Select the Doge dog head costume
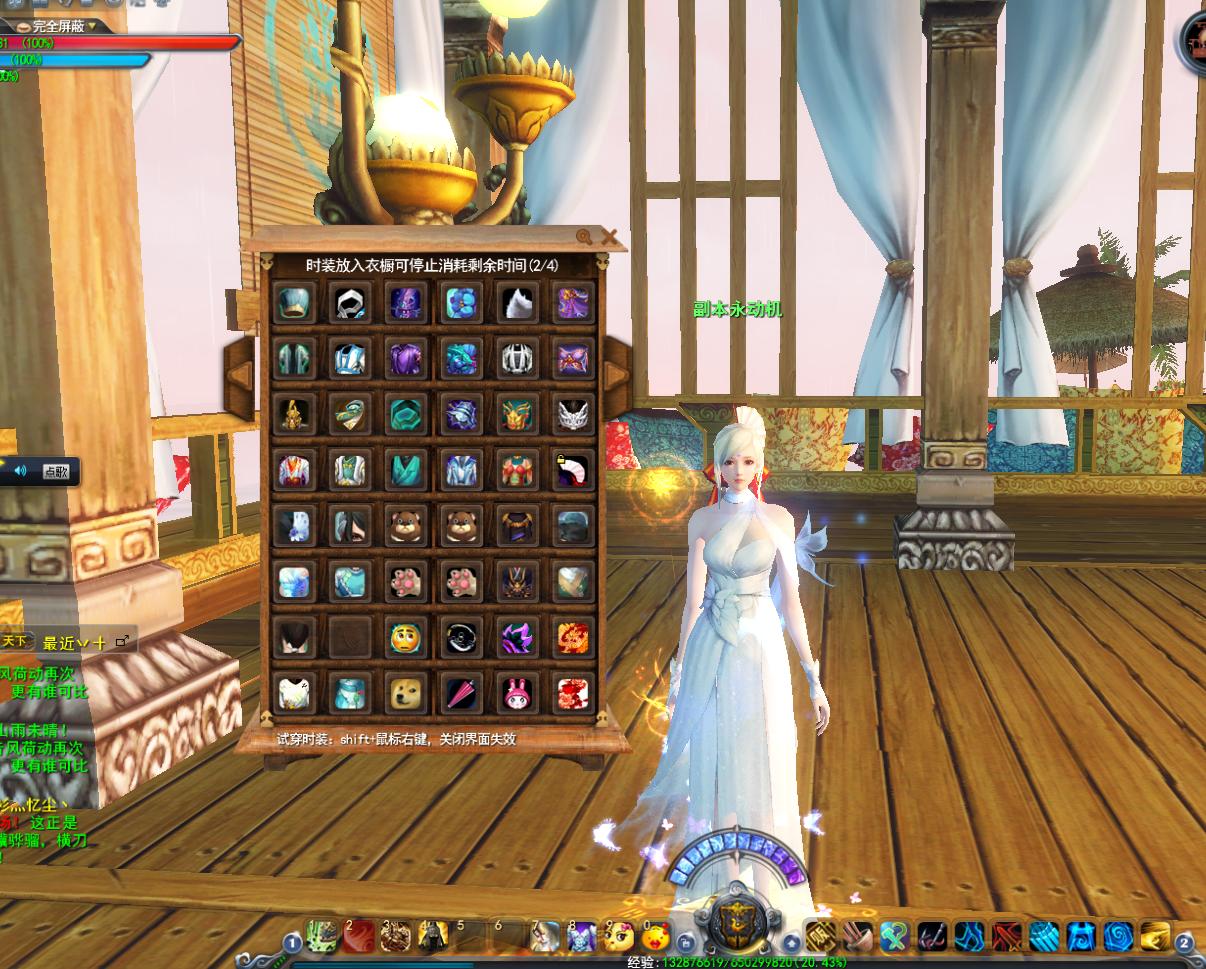 405,692
